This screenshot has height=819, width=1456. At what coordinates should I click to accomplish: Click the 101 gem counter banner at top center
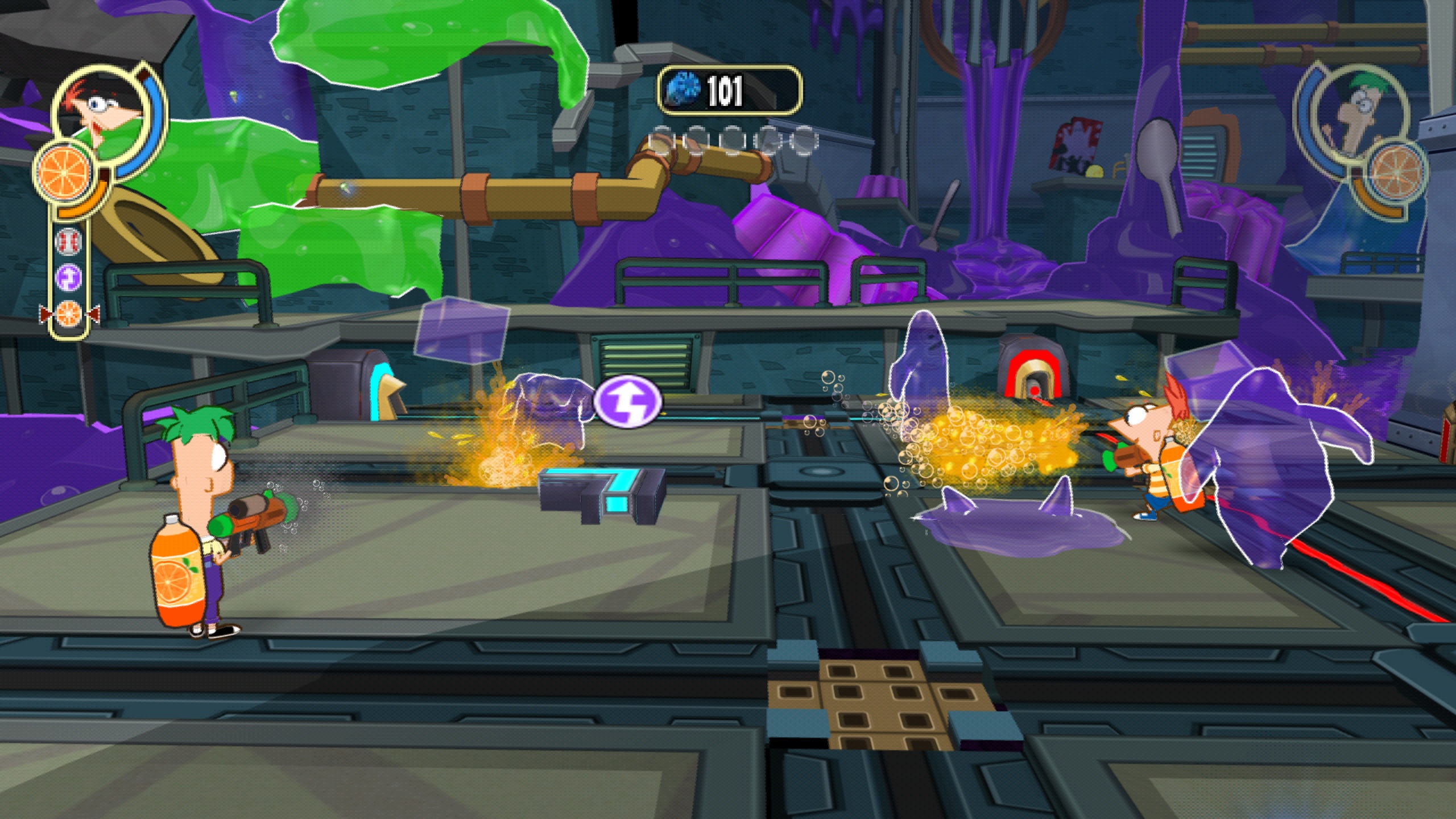[x=728, y=90]
